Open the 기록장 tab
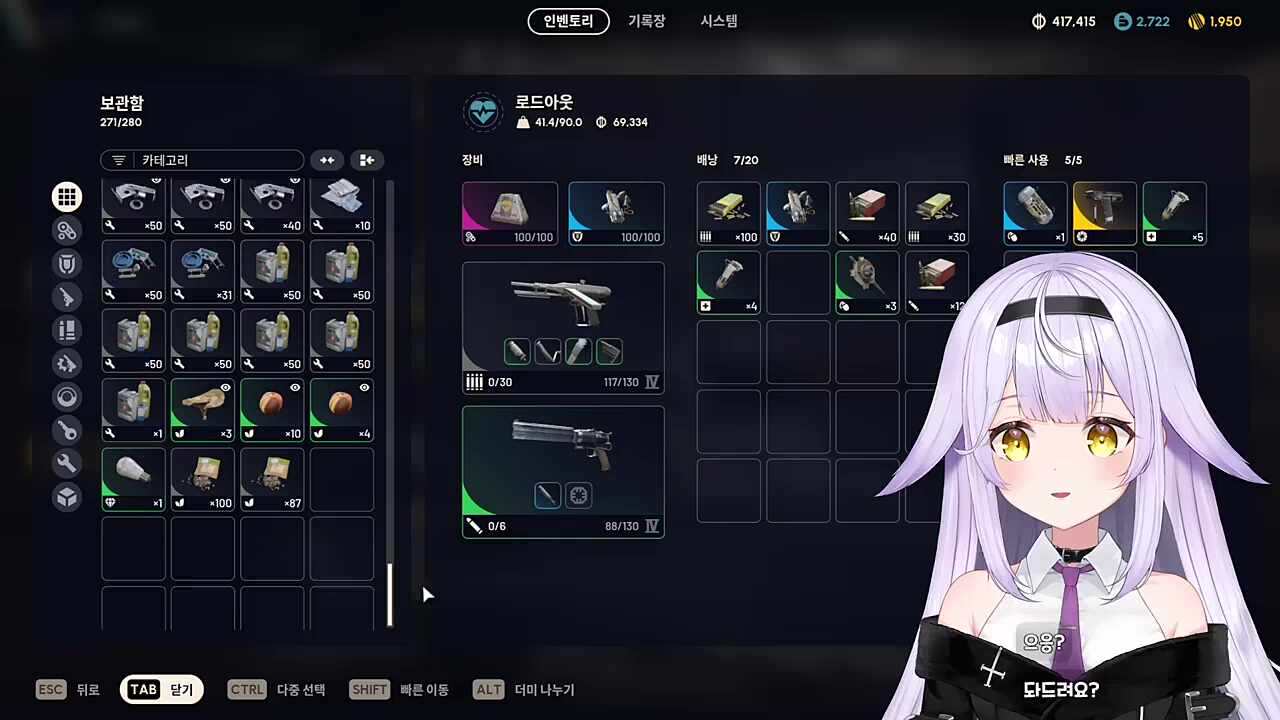The height and width of the screenshot is (720, 1280). tap(646, 21)
